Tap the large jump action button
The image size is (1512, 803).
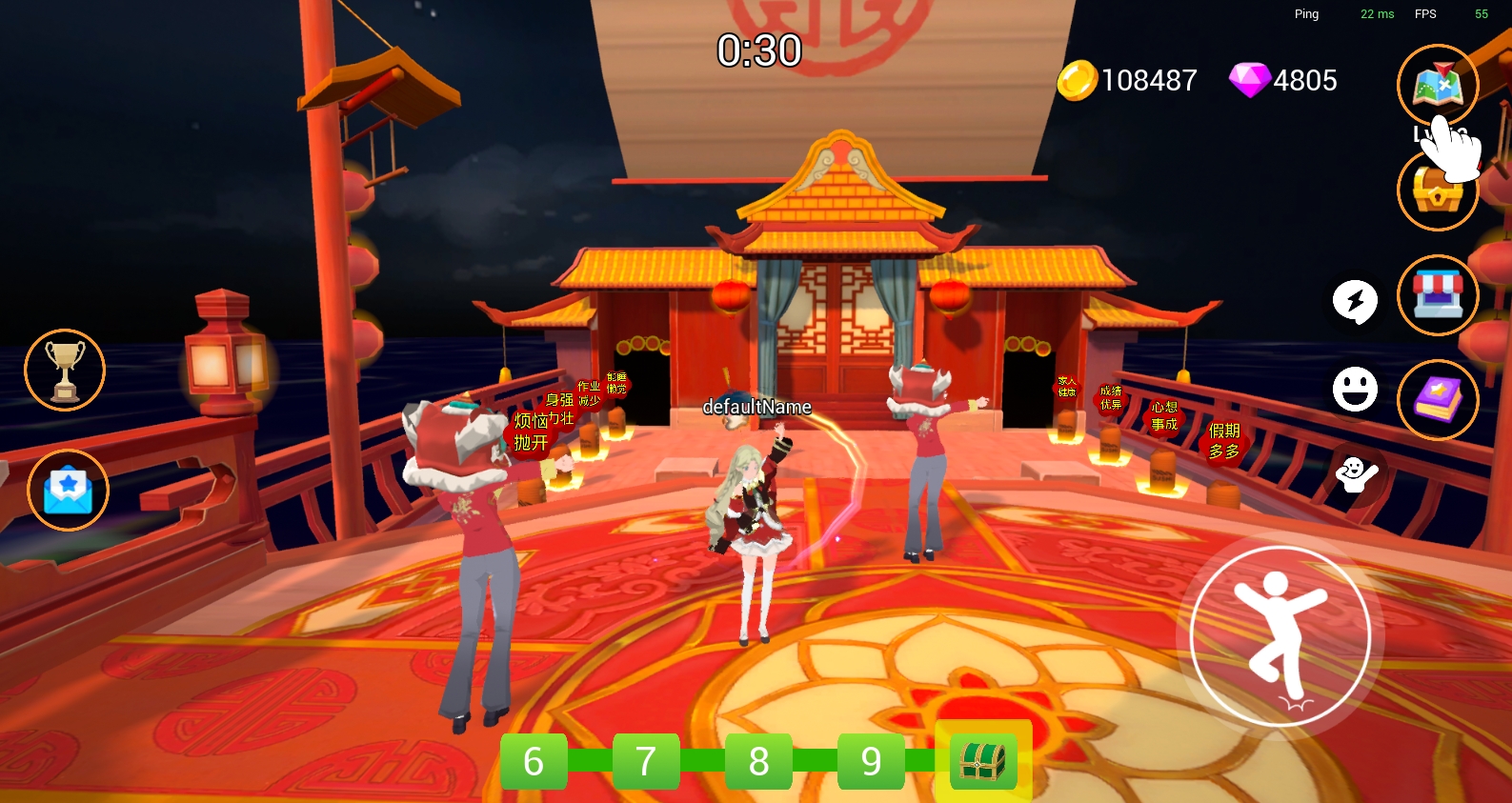coord(1280,635)
